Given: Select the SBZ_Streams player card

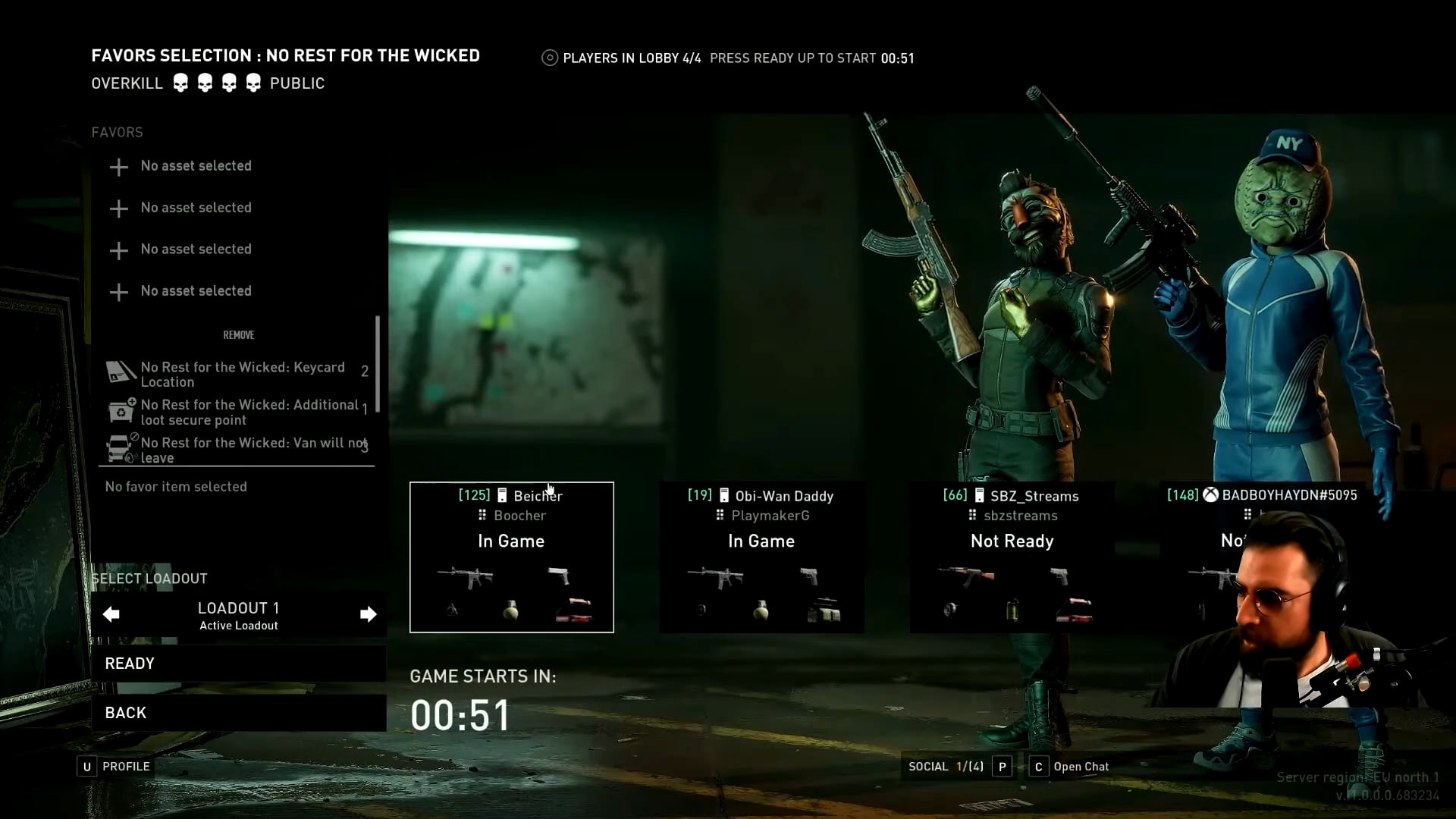Looking at the screenshot, I should [x=1012, y=557].
